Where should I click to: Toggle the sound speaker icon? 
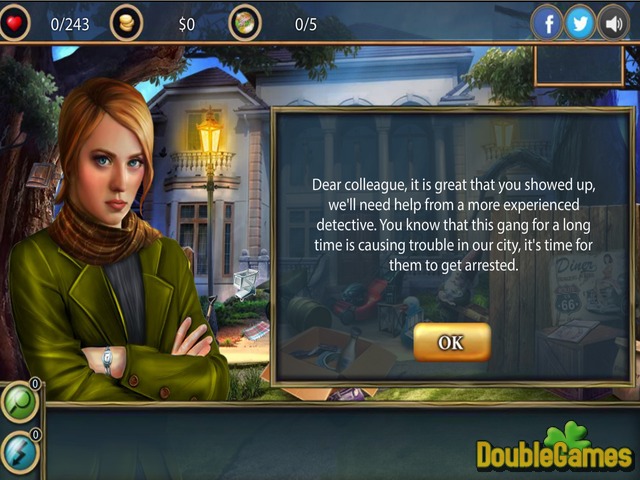point(612,22)
